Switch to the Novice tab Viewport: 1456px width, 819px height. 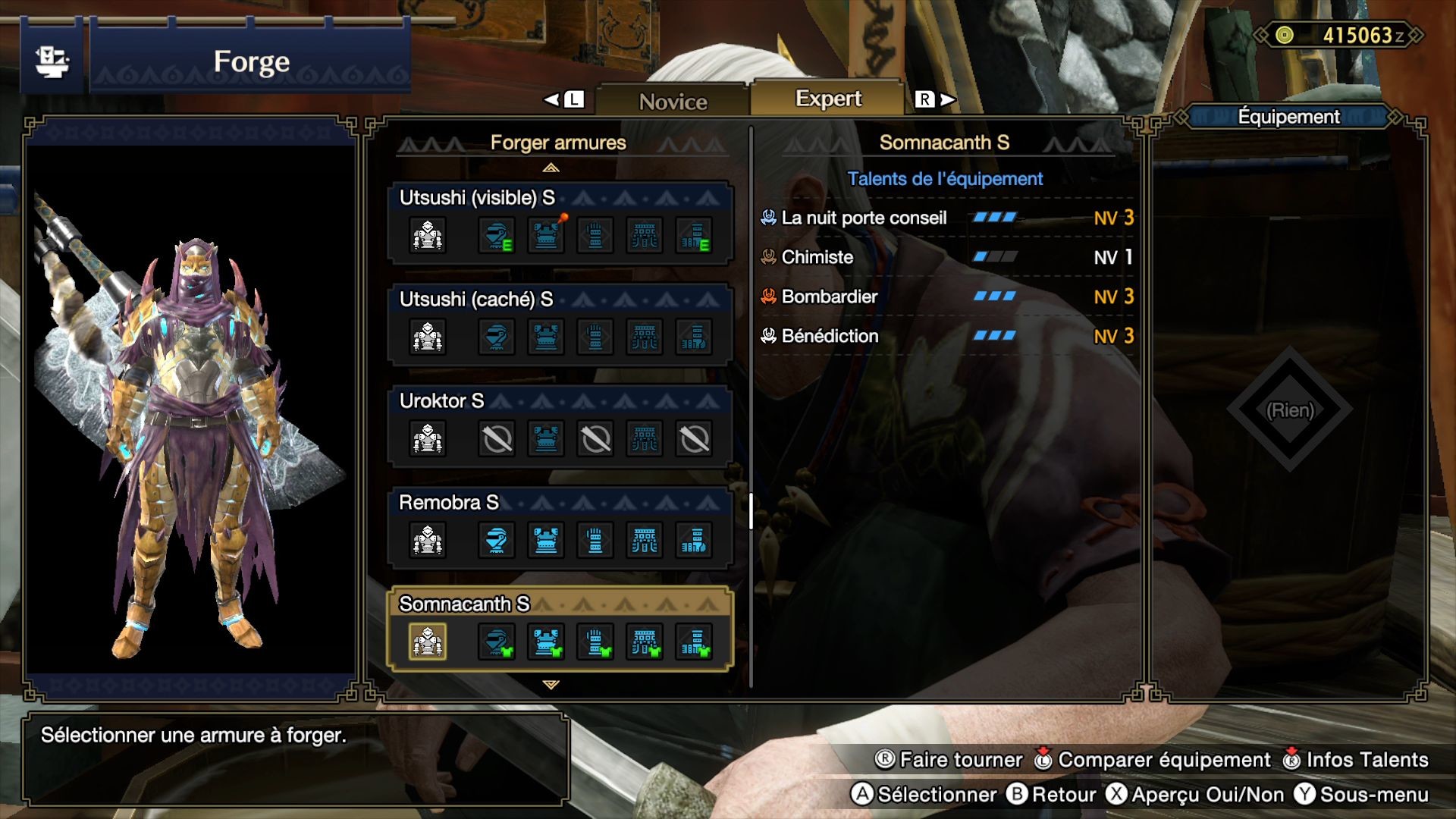point(672,99)
